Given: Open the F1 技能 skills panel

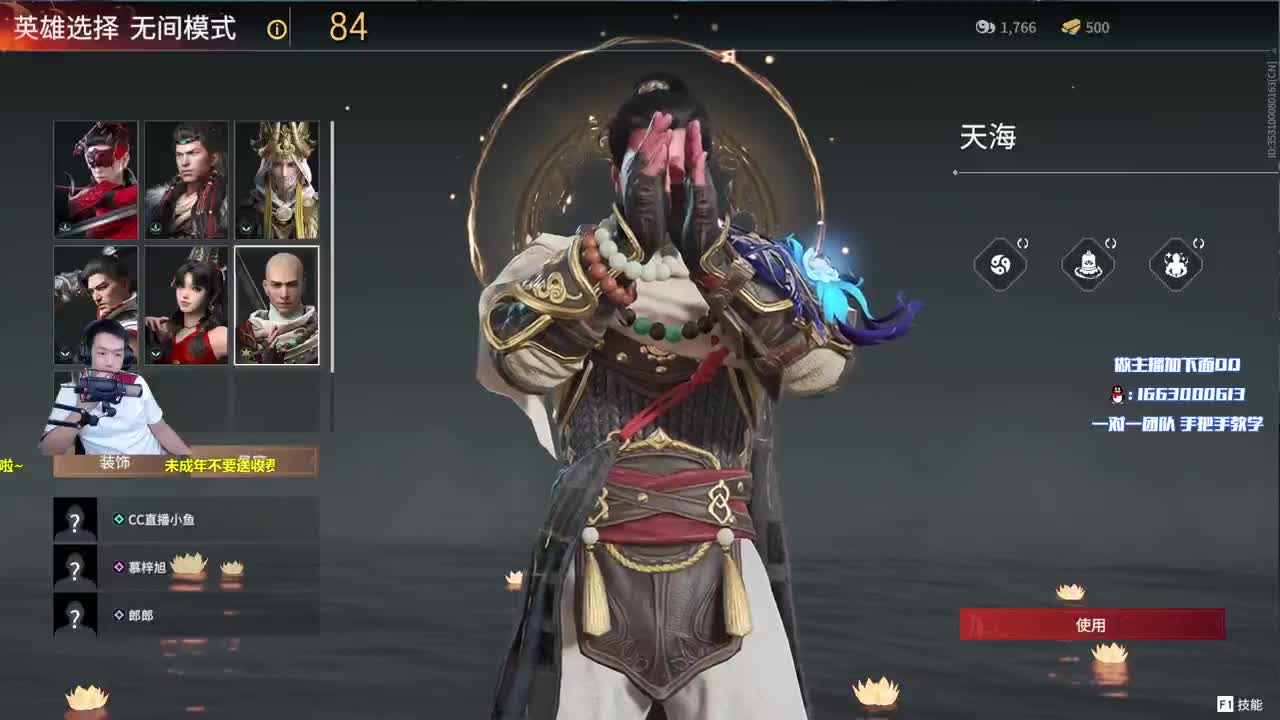Looking at the screenshot, I should click(x=1240, y=703).
